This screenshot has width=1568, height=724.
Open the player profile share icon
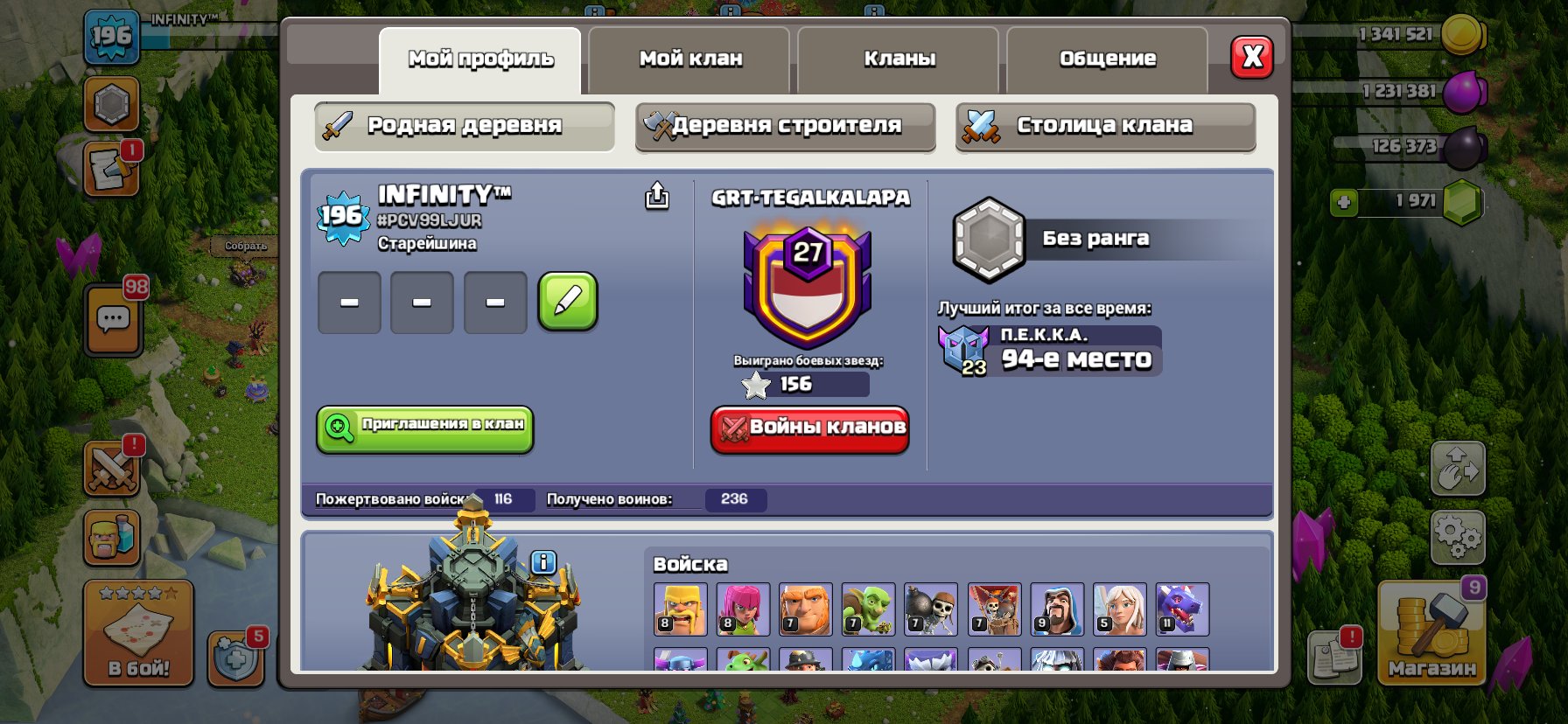[656, 197]
